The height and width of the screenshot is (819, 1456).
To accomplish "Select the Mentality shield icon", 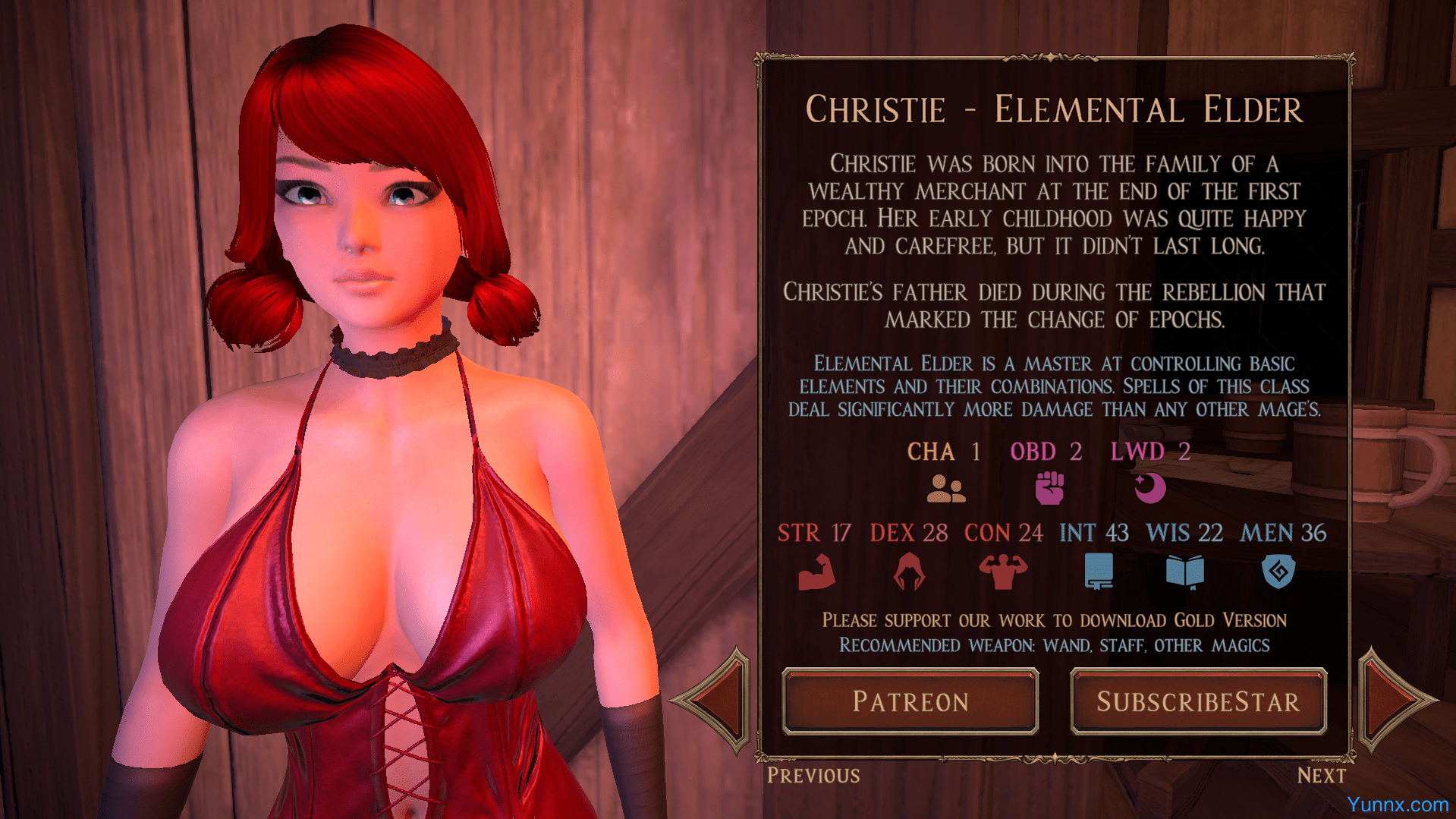I will (1278, 572).
